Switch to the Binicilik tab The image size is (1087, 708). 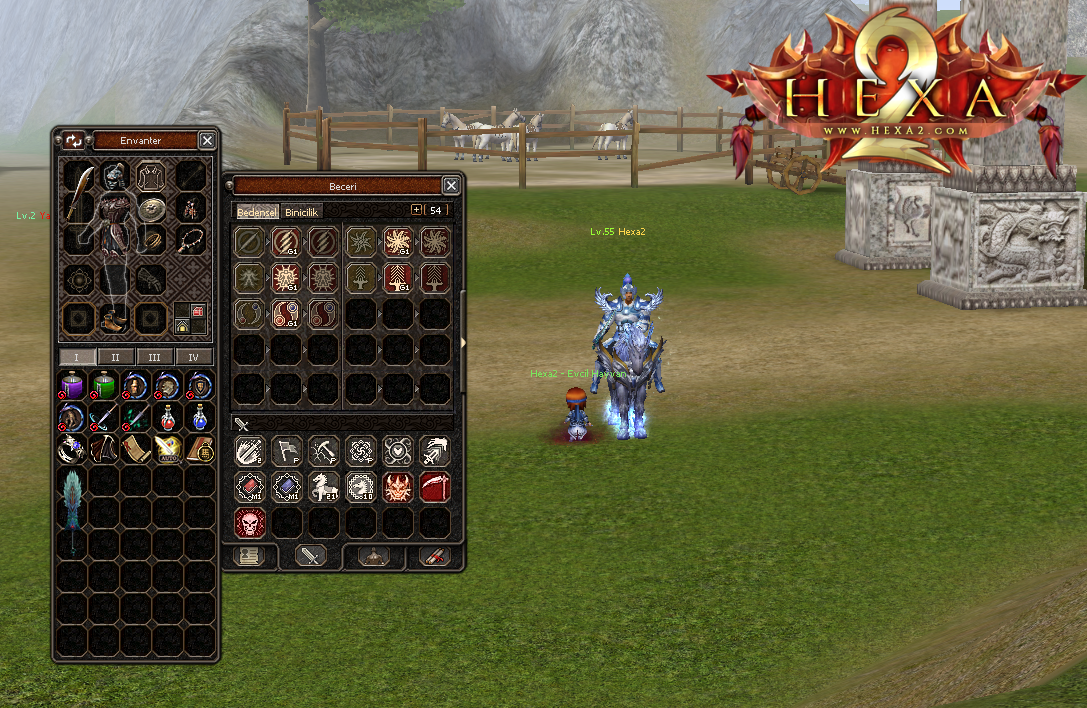tap(302, 212)
